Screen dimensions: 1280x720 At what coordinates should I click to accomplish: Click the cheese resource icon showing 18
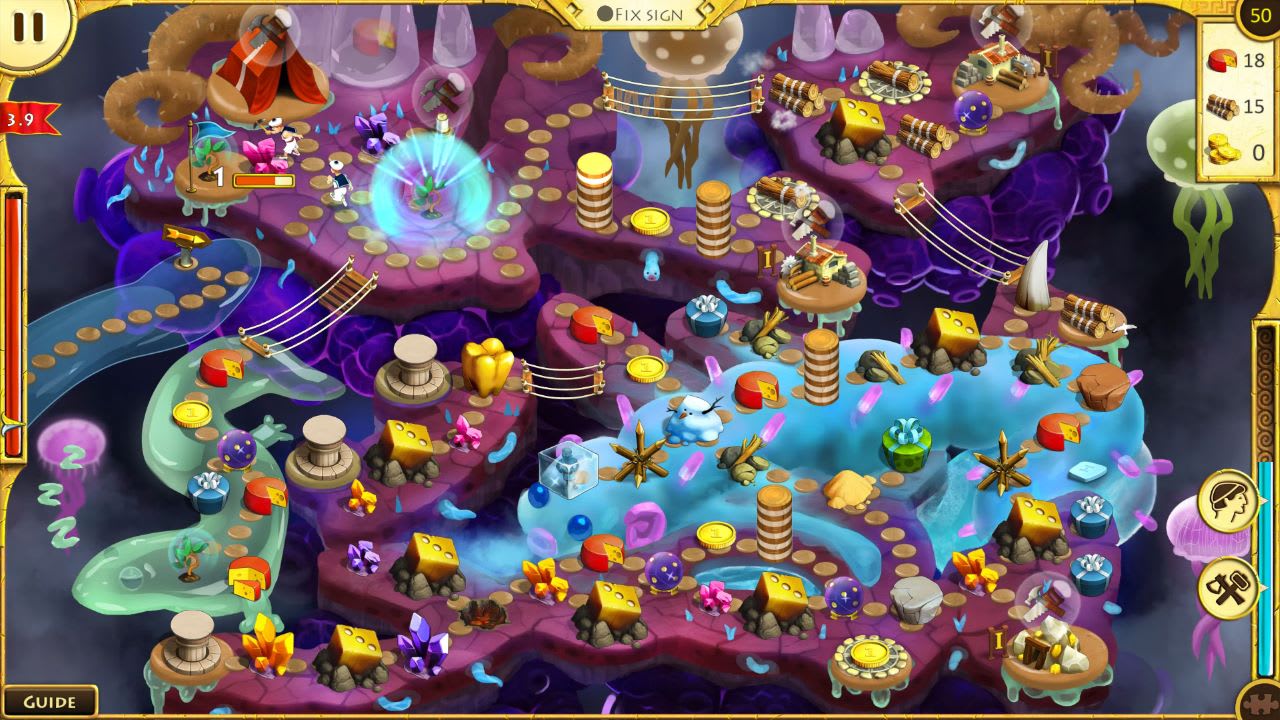(1222, 58)
